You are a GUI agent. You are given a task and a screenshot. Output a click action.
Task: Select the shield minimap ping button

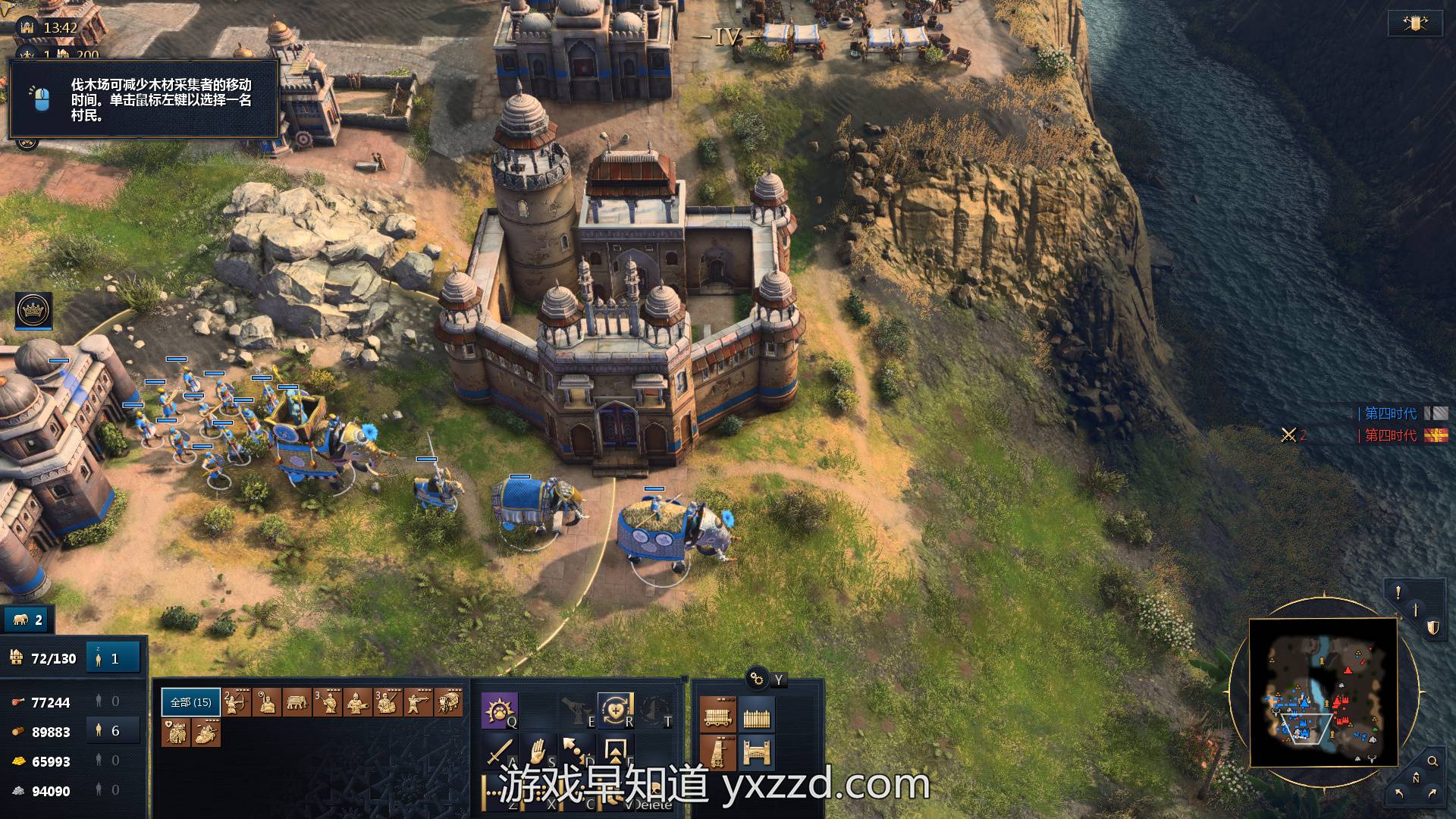coord(1432,628)
